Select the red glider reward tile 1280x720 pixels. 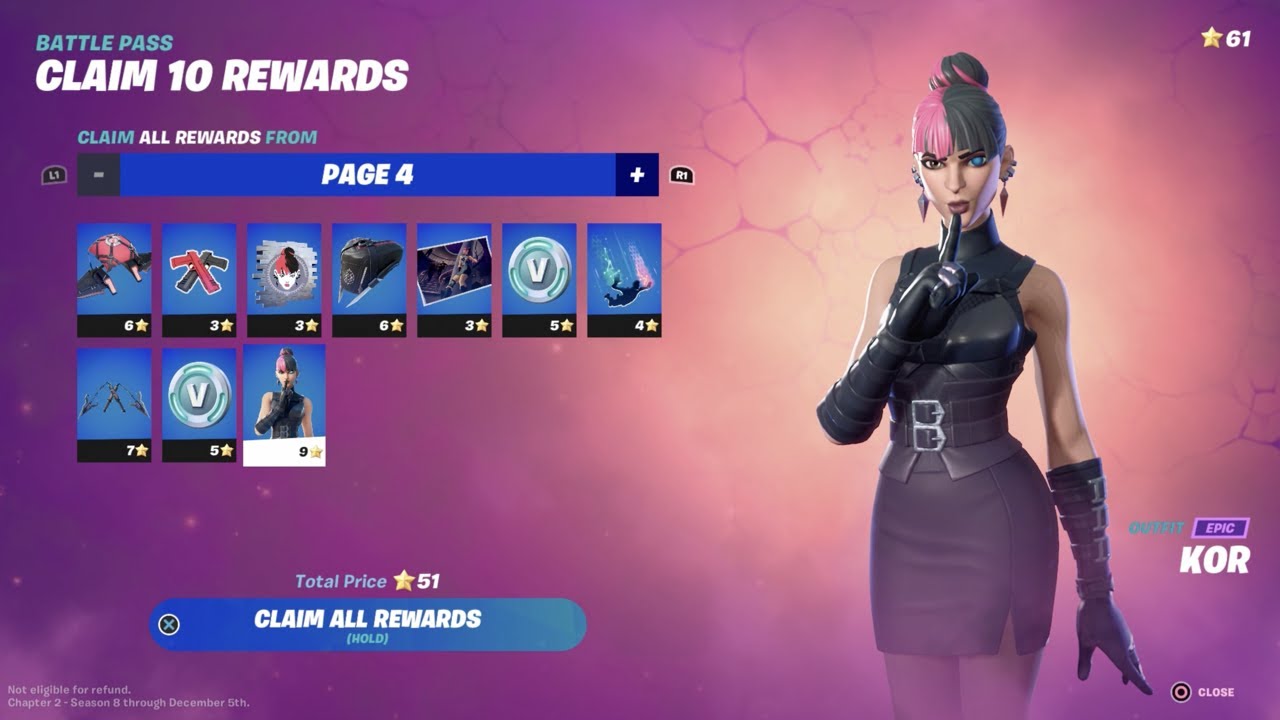point(114,275)
